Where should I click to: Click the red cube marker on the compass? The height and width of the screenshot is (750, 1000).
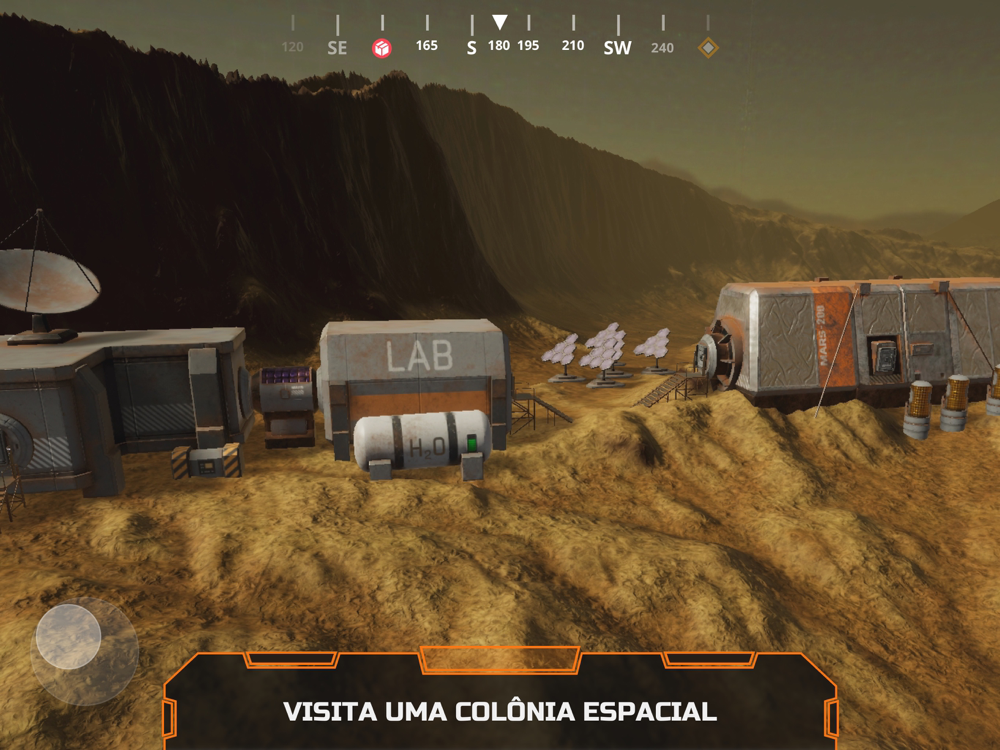coord(382,47)
